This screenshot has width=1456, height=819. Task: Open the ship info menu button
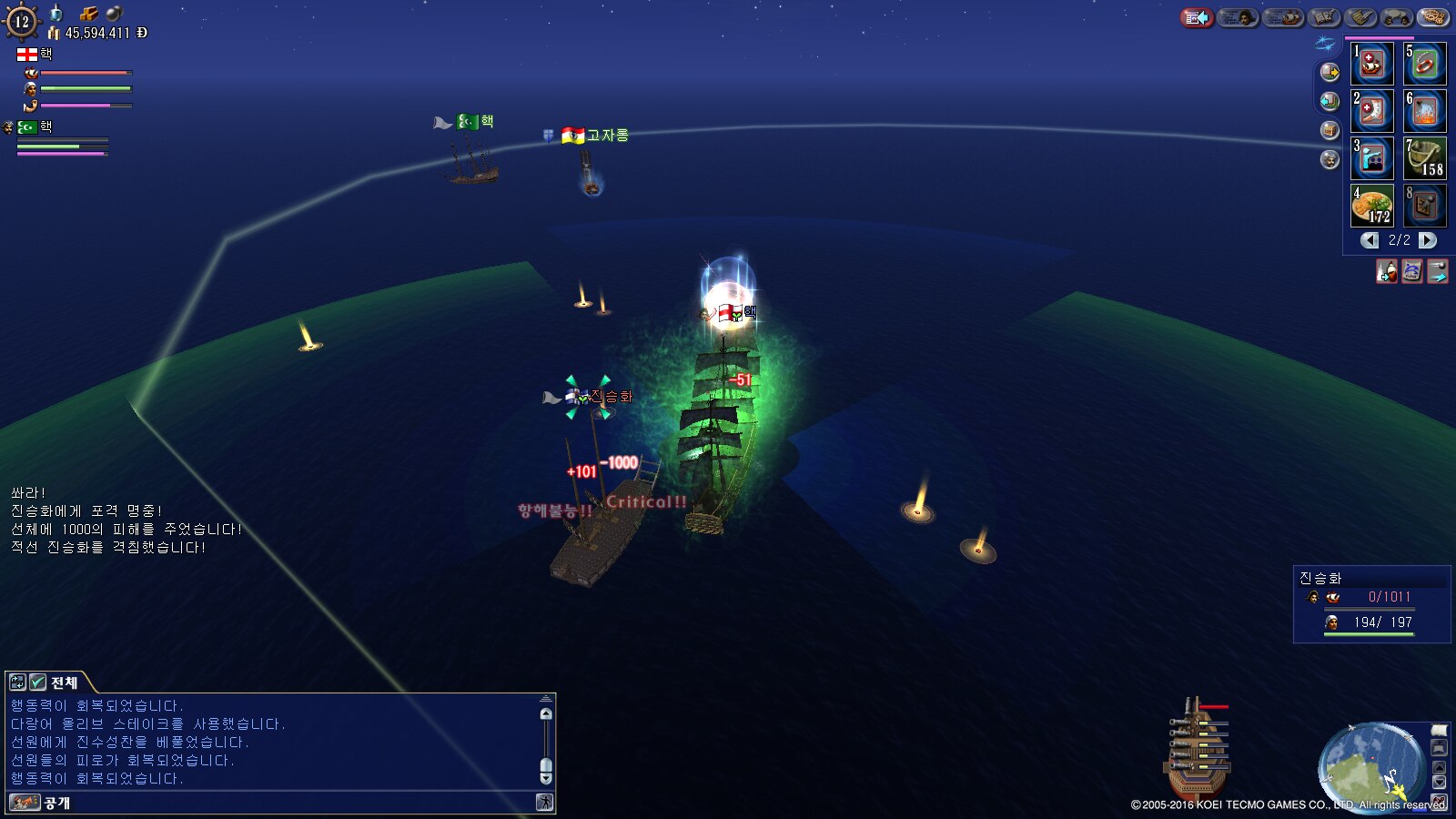click(x=1283, y=17)
